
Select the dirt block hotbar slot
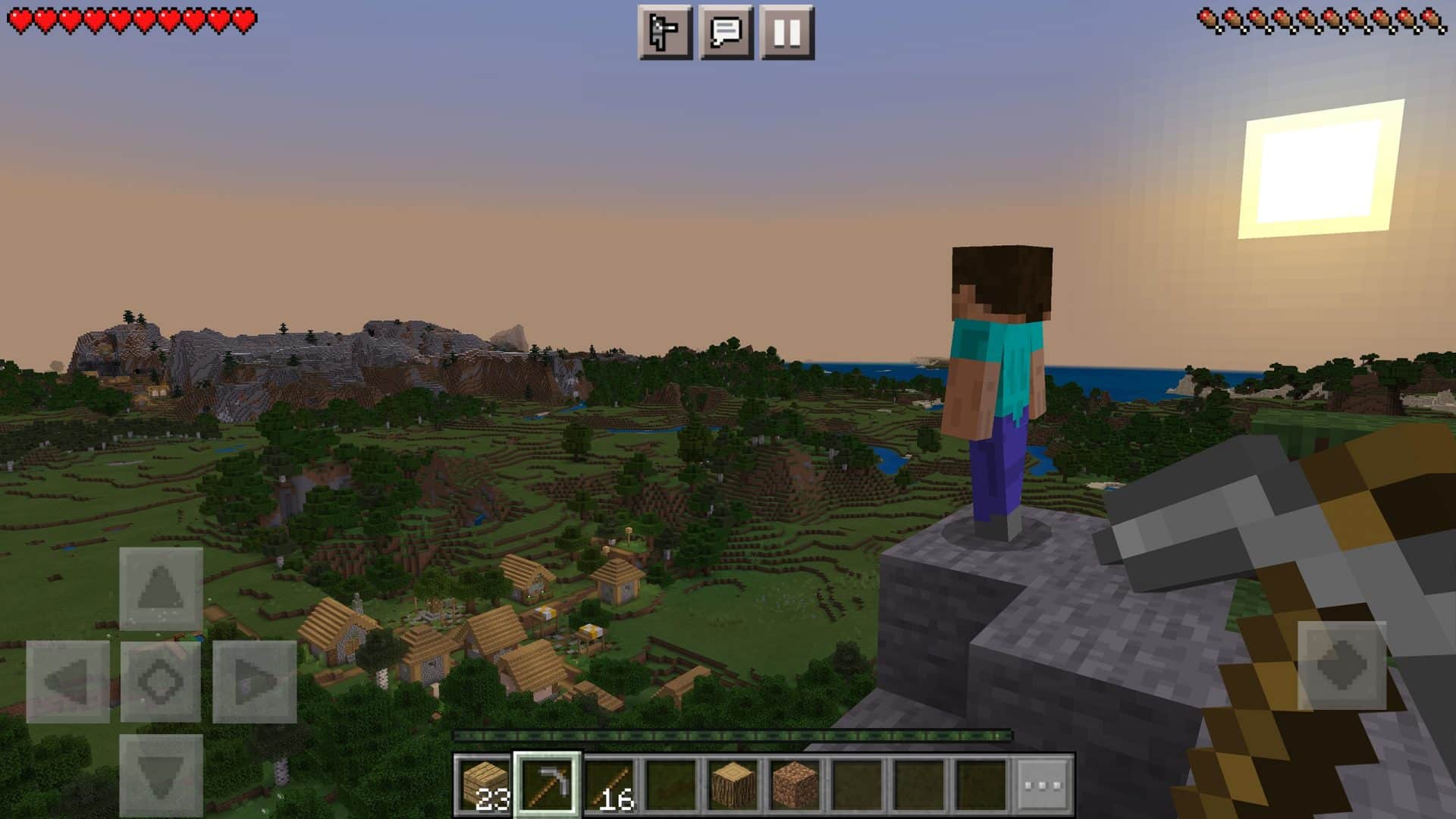tap(793, 785)
